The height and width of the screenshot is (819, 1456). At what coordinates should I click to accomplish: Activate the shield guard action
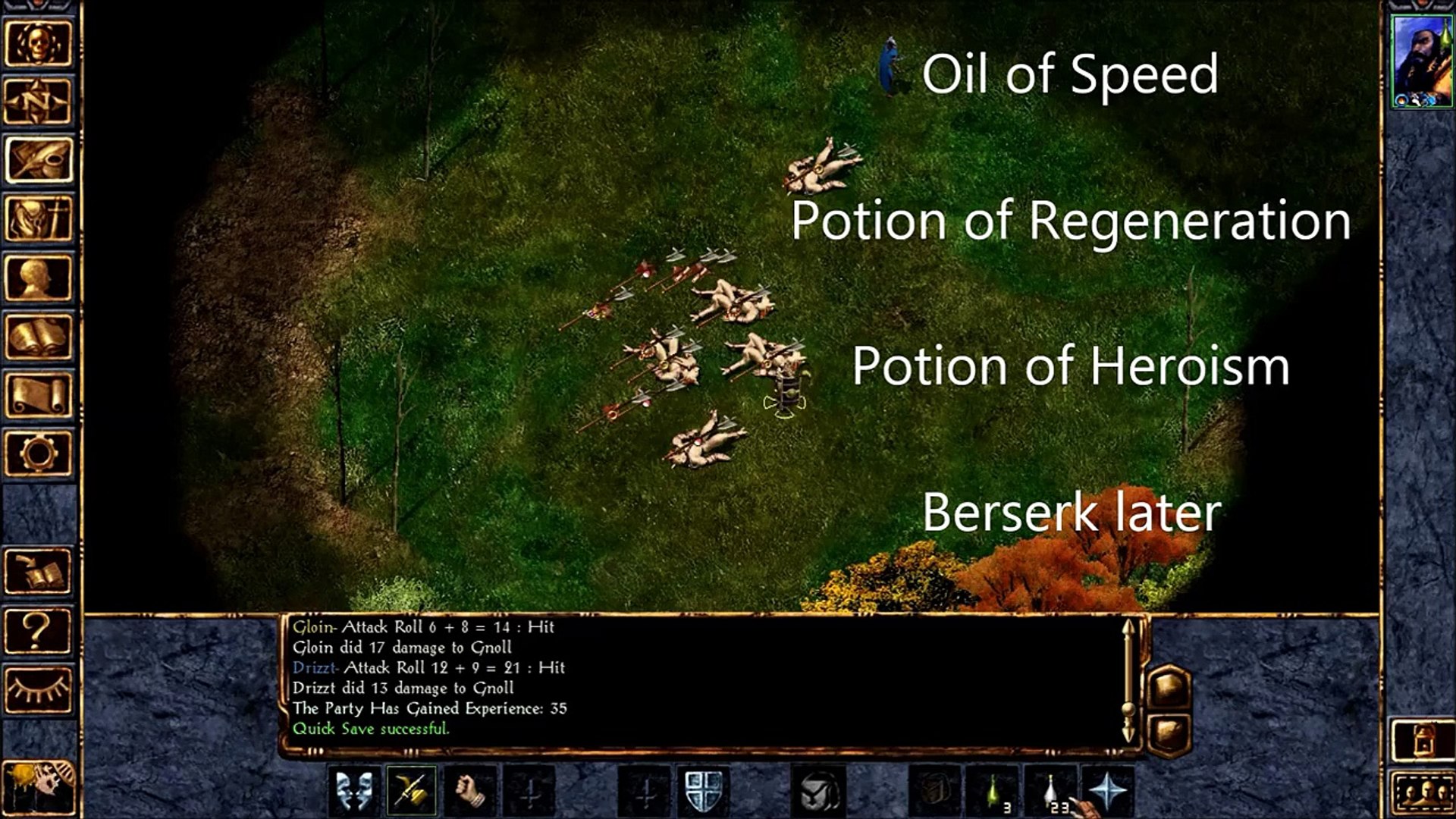pyautogui.click(x=704, y=791)
